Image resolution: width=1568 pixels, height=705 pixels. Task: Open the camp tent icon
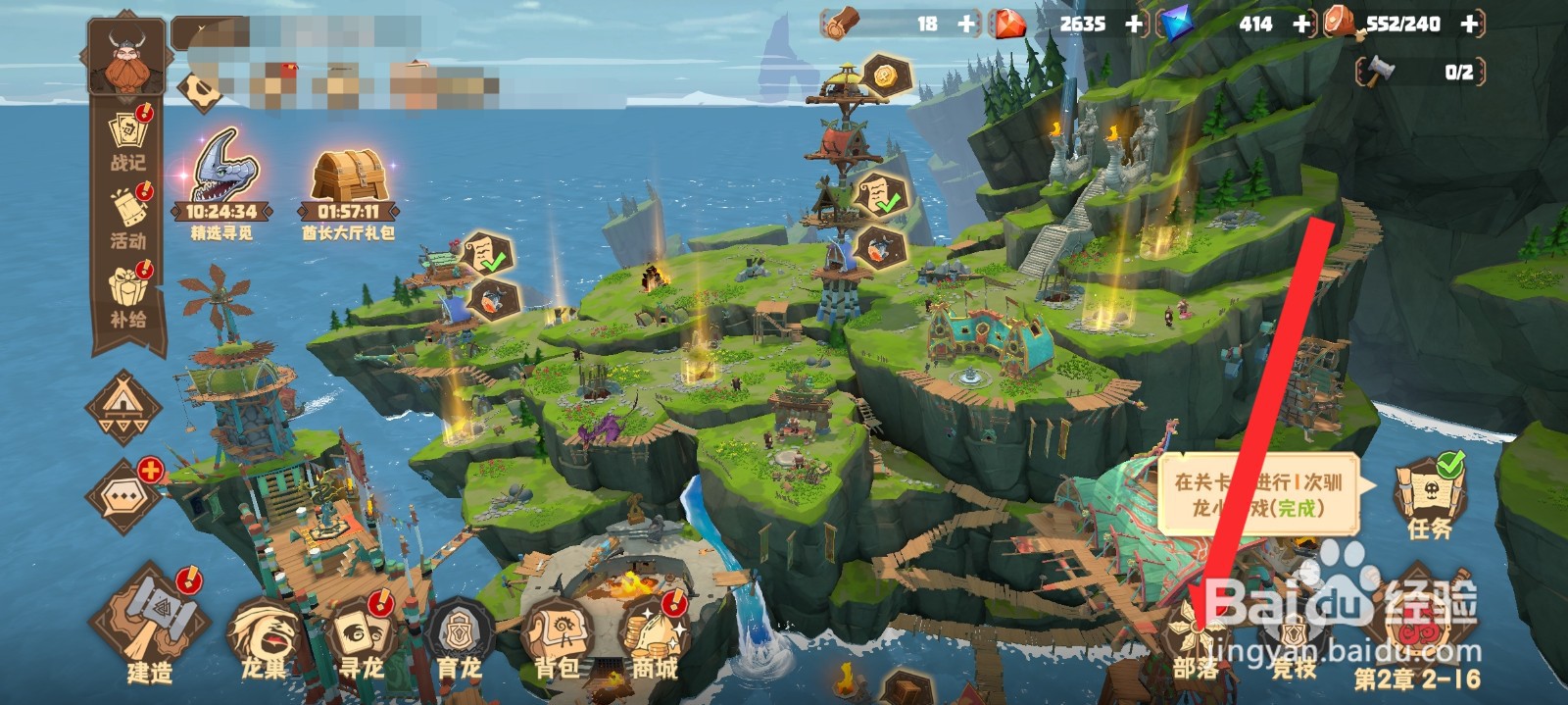pyautogui.click(x=124, y=405)
